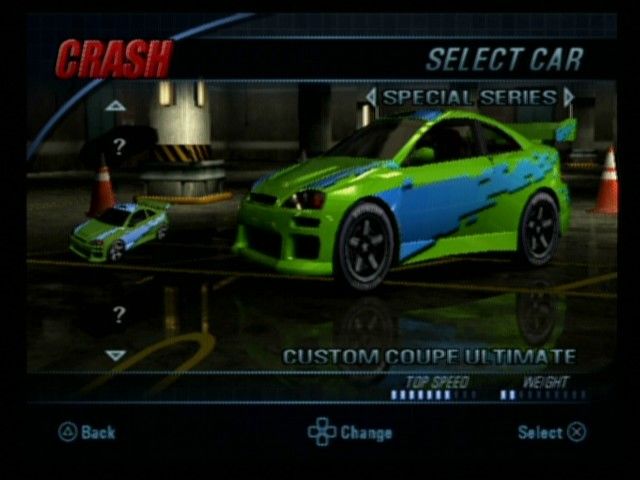Click the up arrow in the car list

point(116,105)
